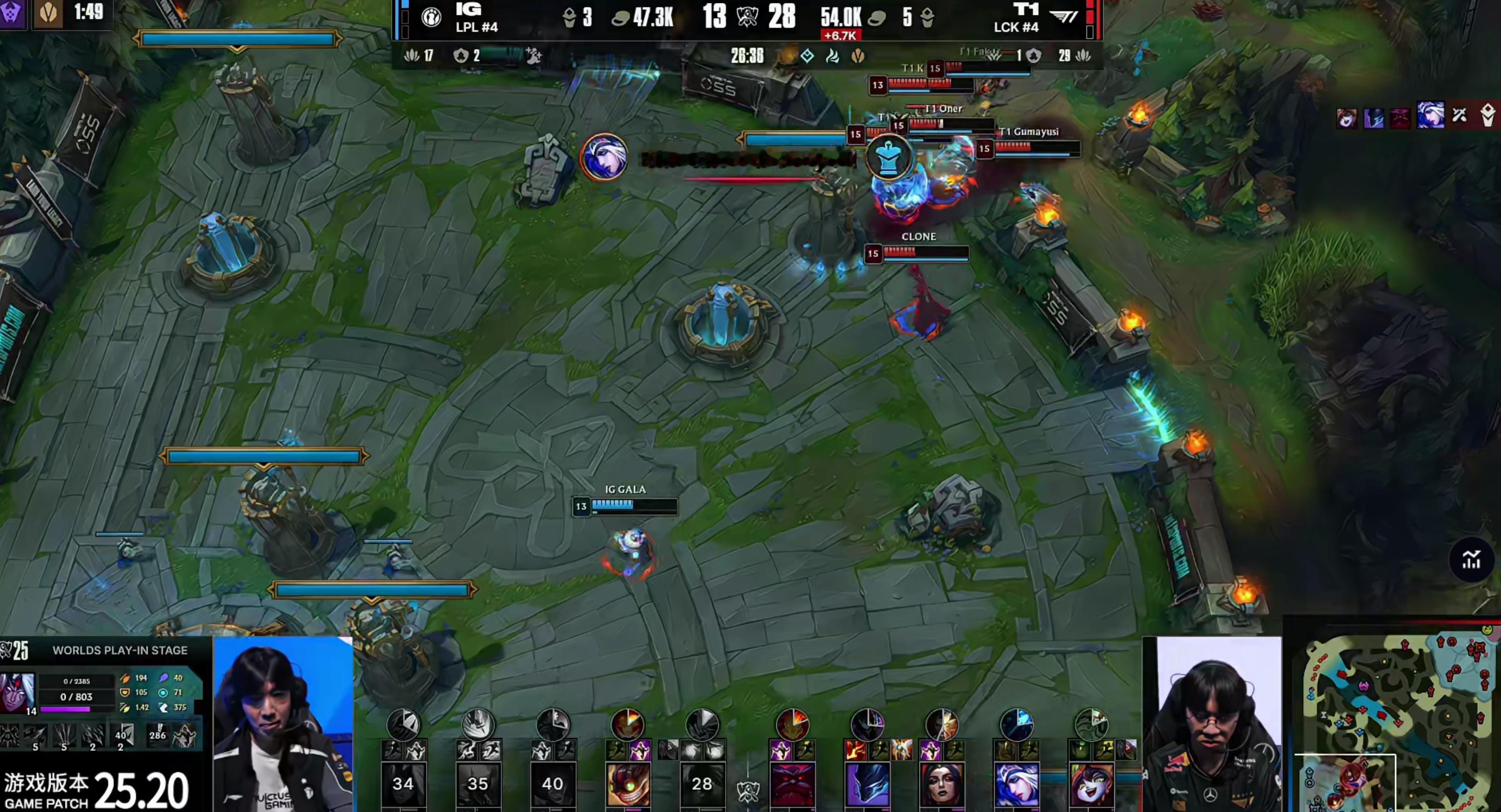Click the Ashe icon in the kill feed

1430,116
